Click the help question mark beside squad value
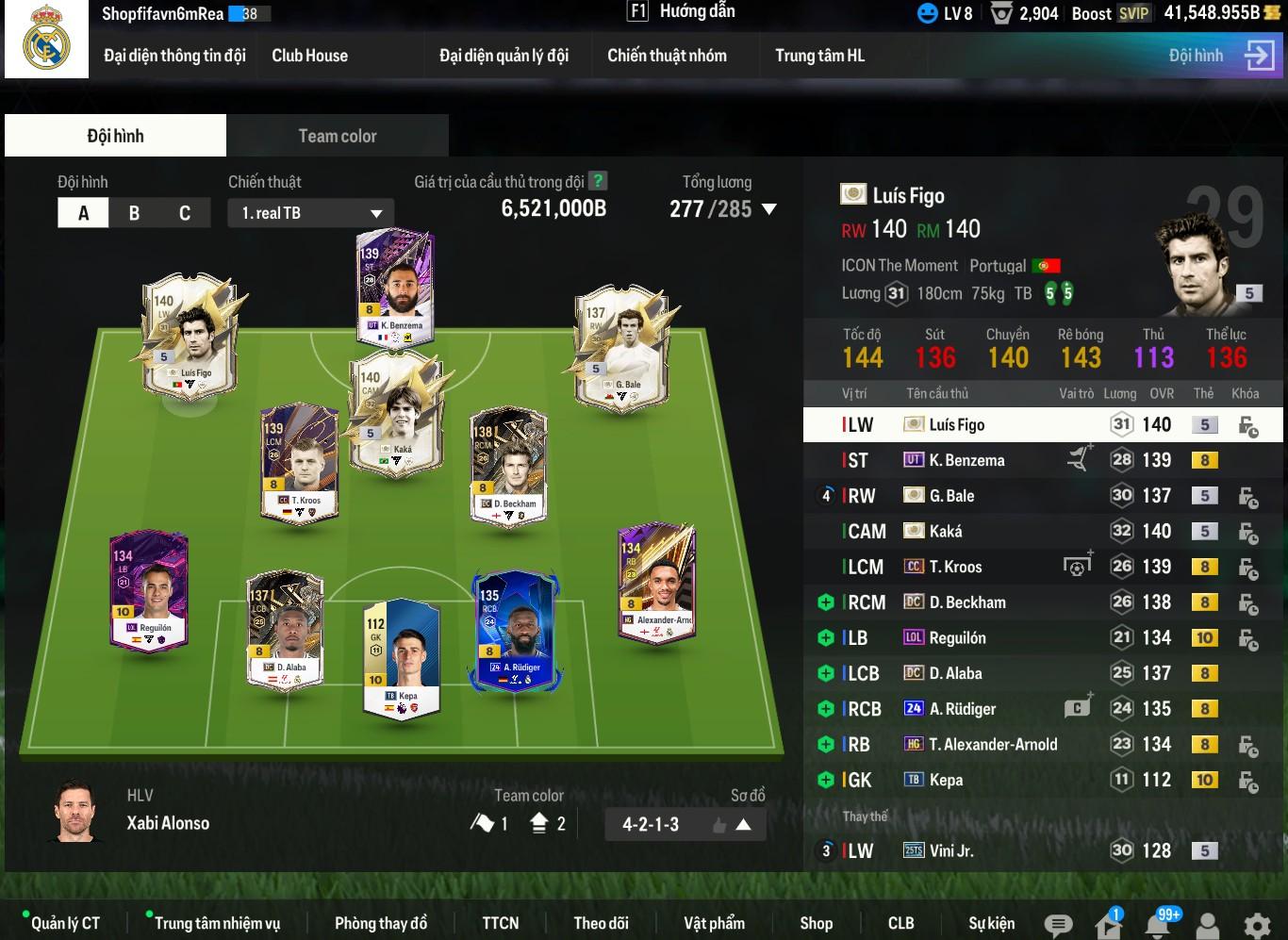The width and height of the screenshot is (1288, 940). click(598, 181)
